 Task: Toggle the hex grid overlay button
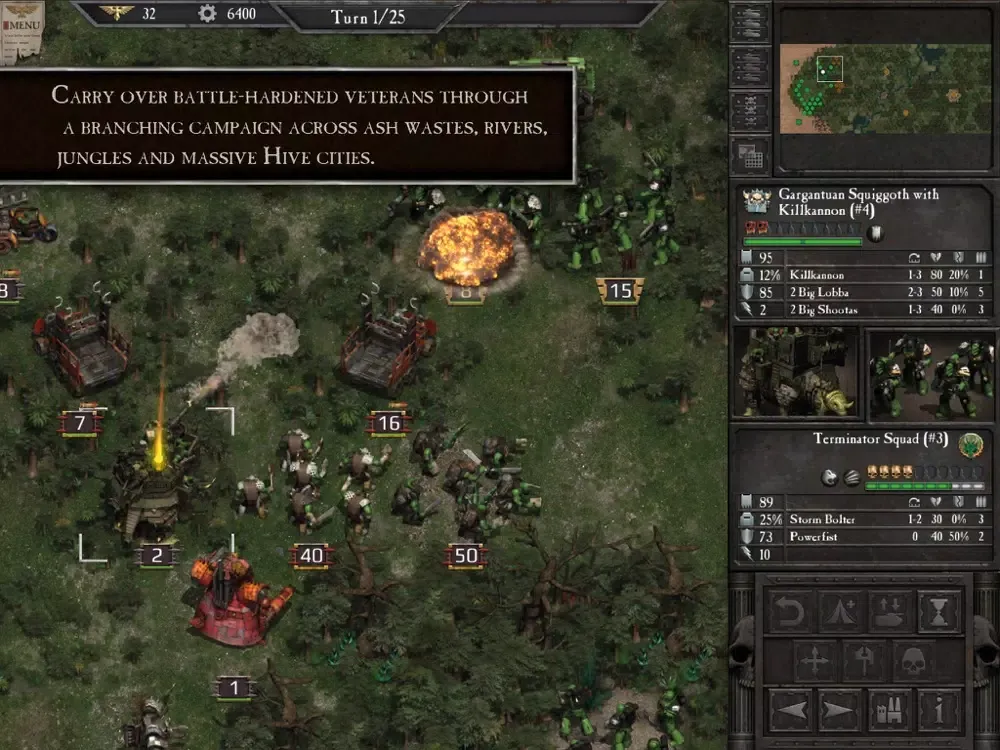click(x=749, y=155)
